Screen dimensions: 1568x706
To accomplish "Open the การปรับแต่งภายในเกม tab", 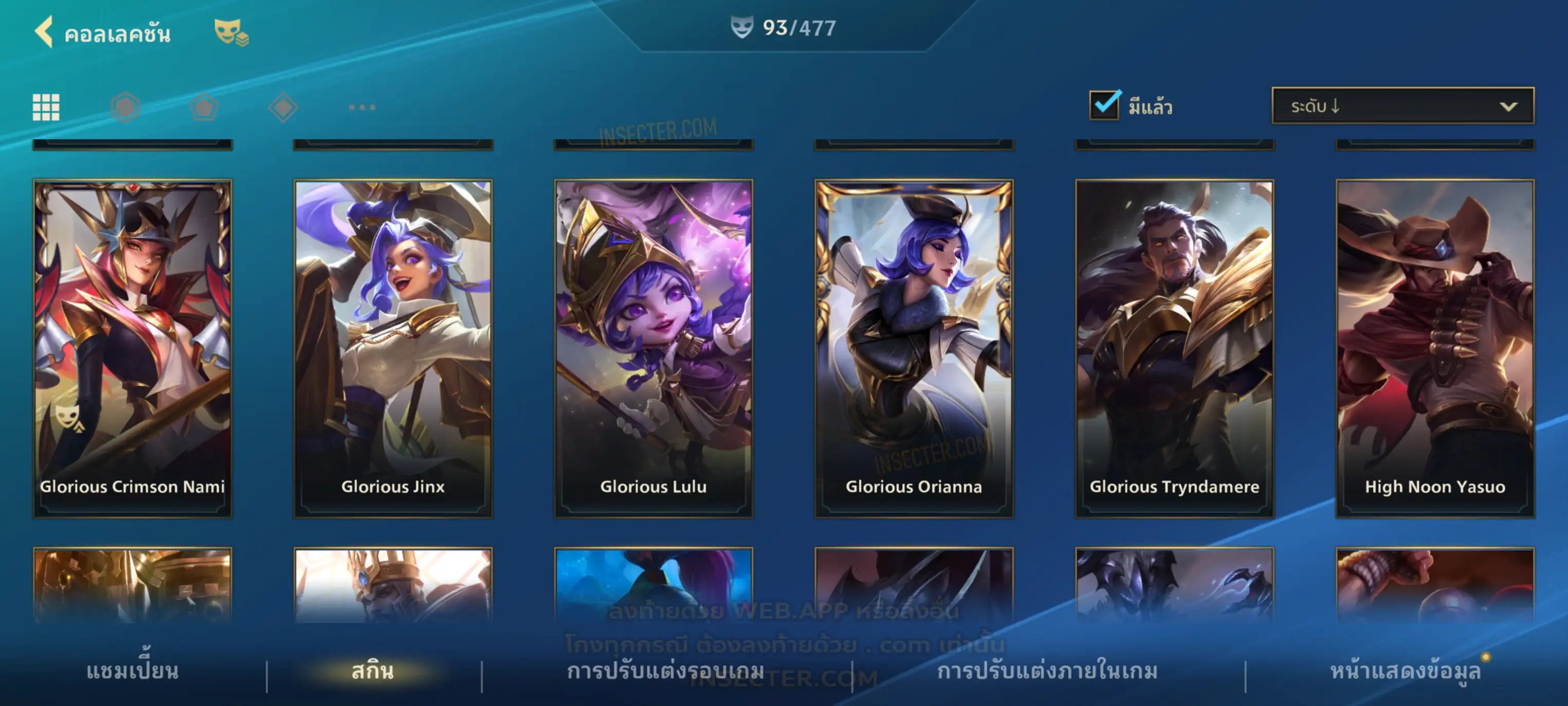I will click(x=1047, y=671).
